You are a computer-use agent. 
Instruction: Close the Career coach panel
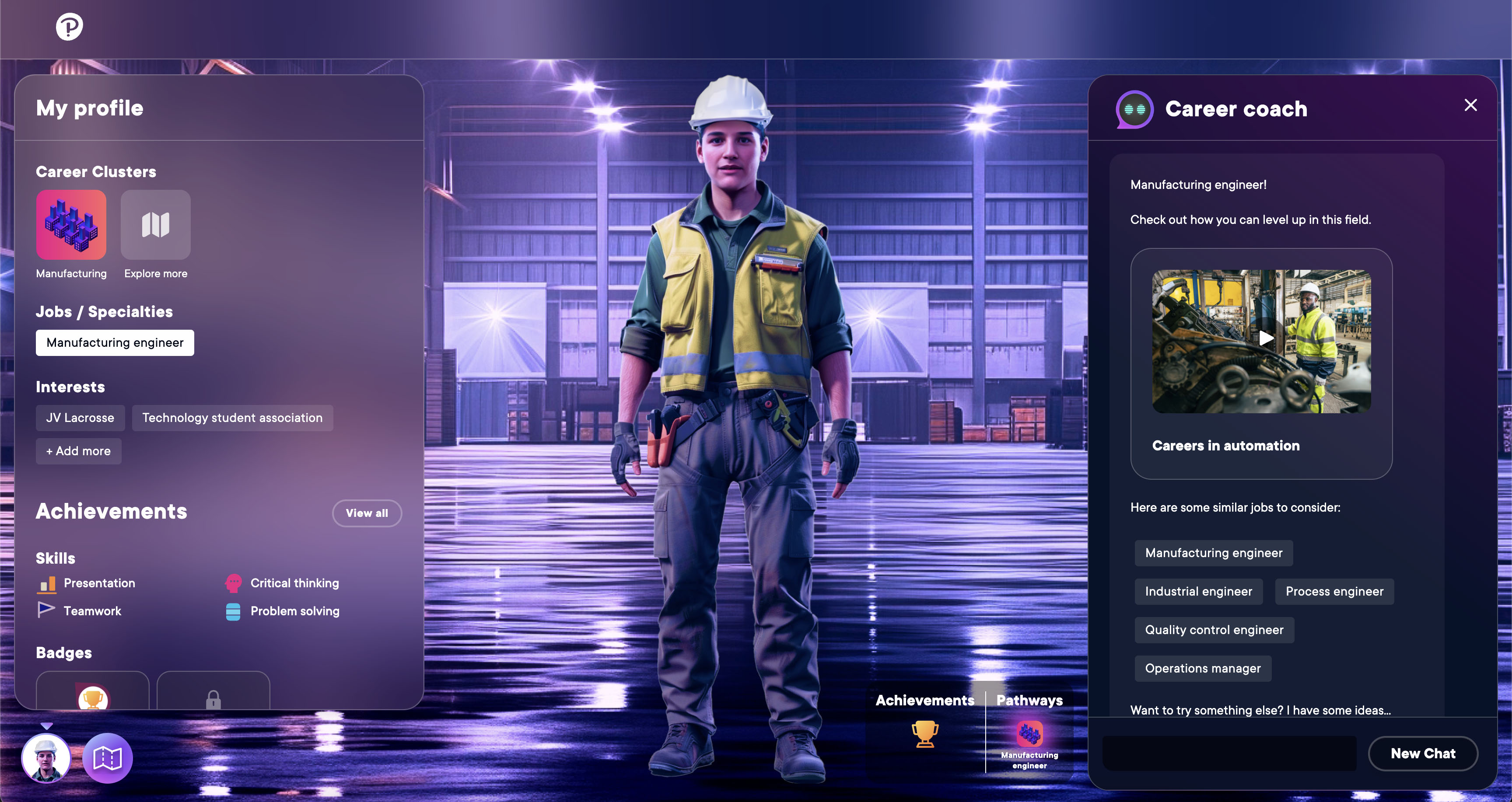coord(1470,105)
